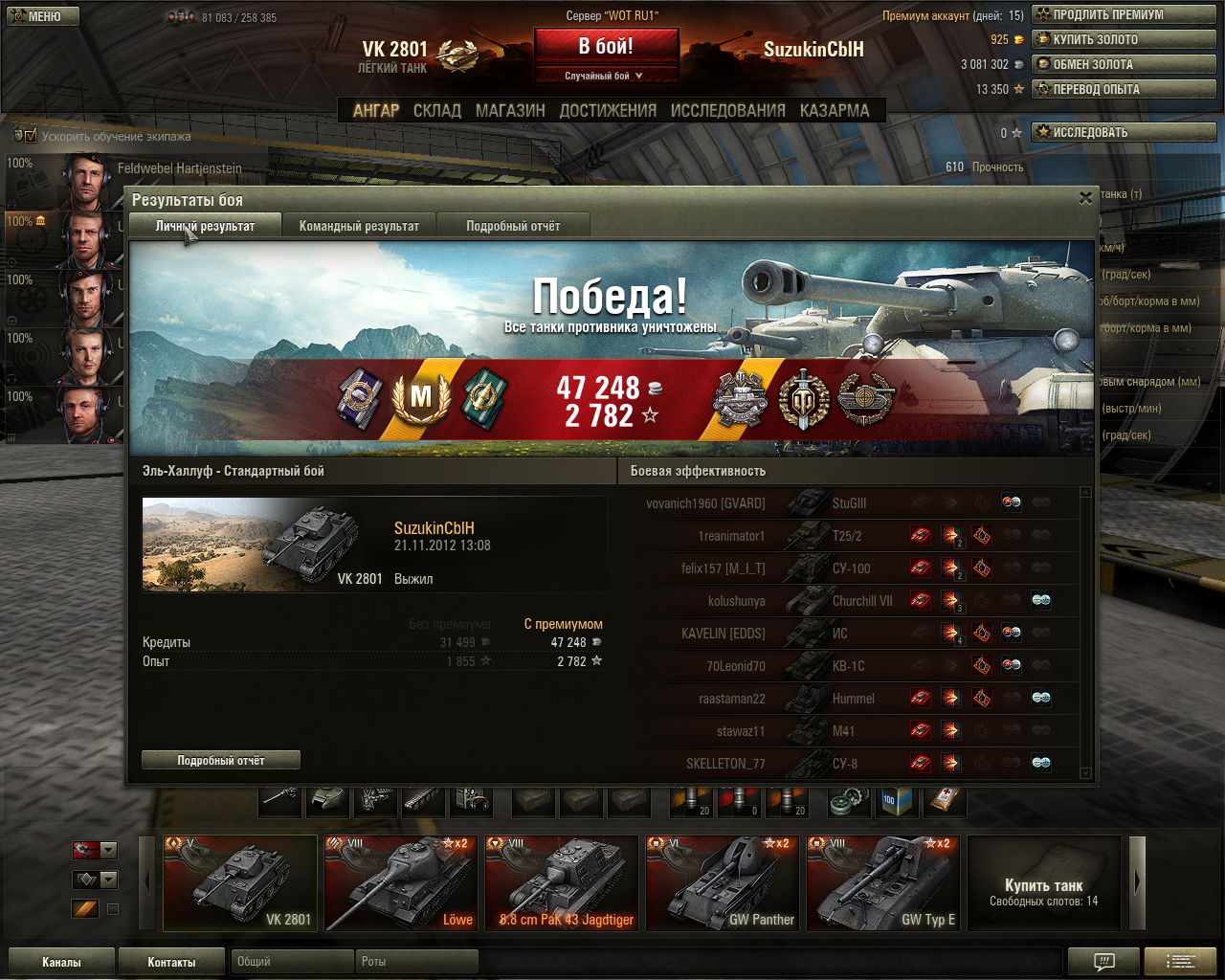Switch to Командный результат tab
This screenshot has width=1225, height=980.
[x=359, y=226]
